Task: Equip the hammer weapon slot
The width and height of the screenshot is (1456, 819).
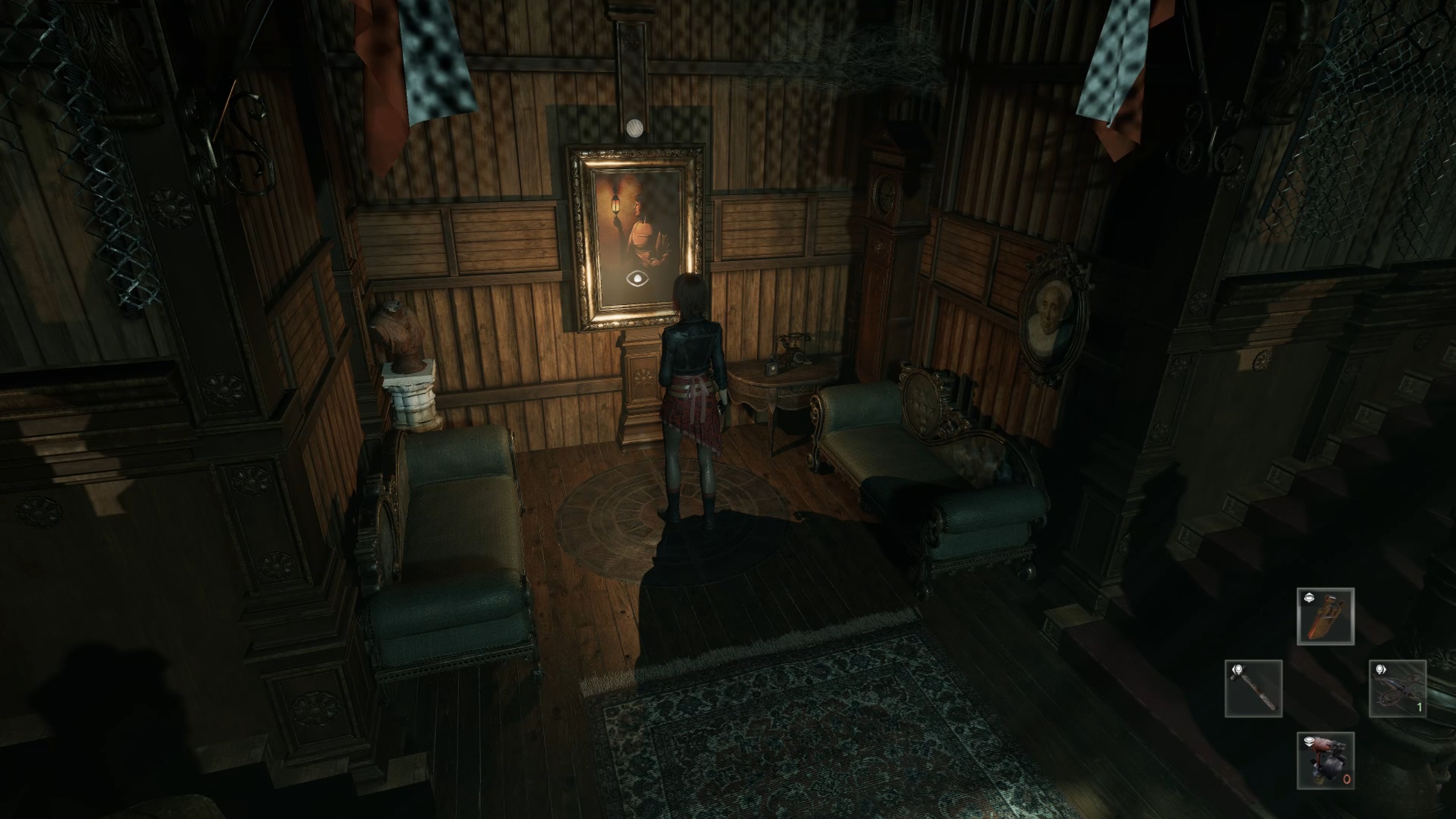Action: [1253, 689]
